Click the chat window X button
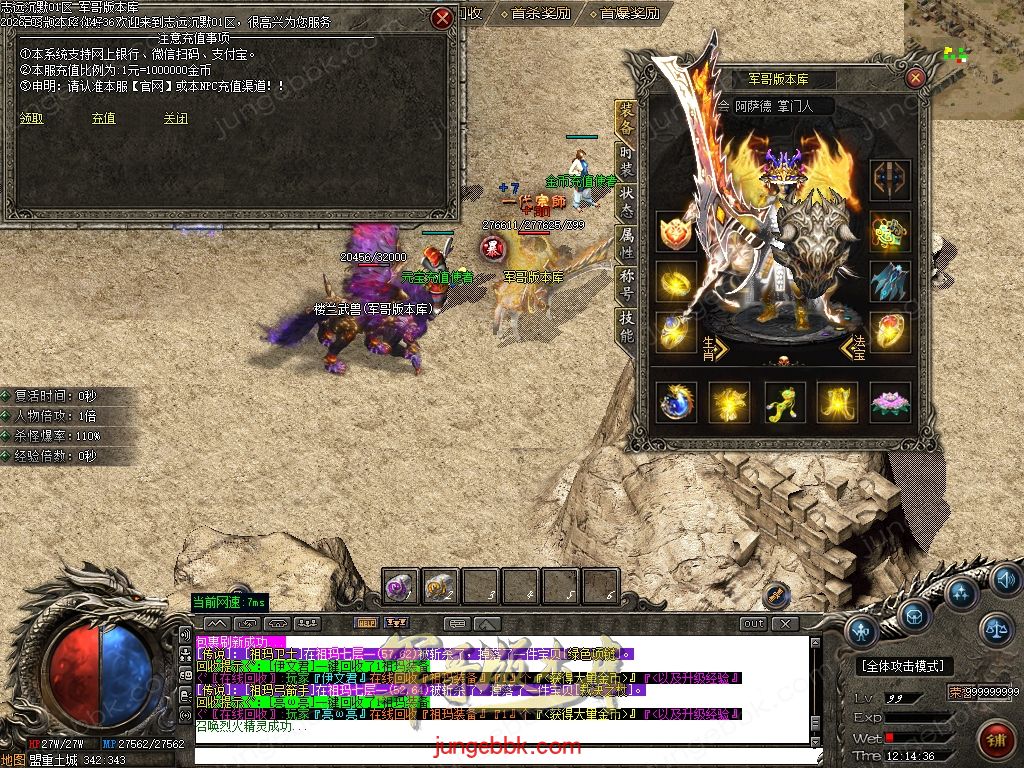The height and width of the screenshot is (768, 1024). pos(786,623)
